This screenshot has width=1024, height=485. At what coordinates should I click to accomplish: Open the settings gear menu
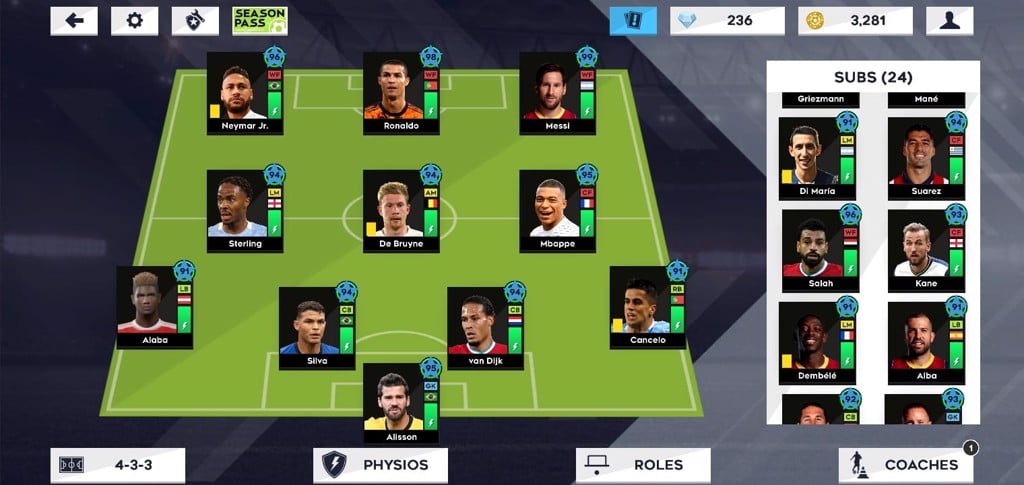pyautogui.click(x=134, y=21)
